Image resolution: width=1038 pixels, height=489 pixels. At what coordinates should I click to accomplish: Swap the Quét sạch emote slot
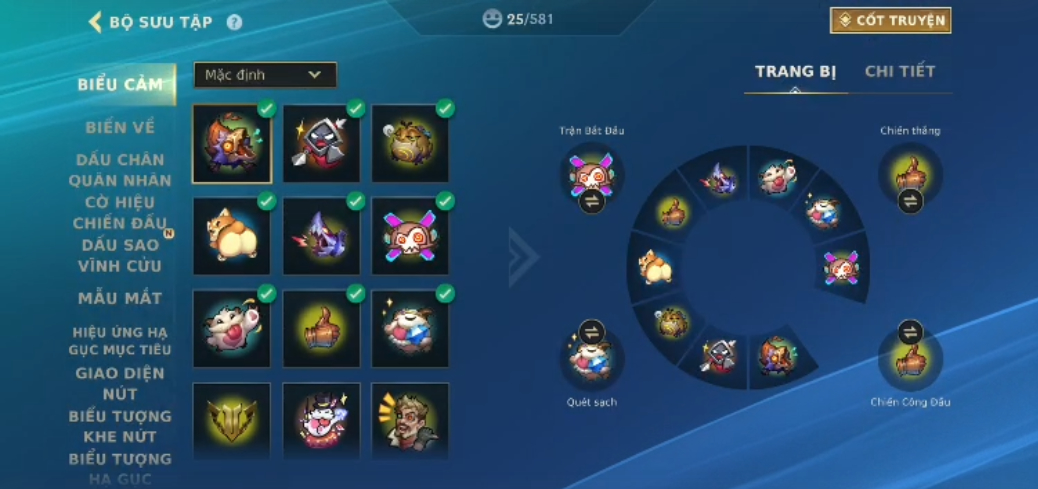(x=592, y=331)
